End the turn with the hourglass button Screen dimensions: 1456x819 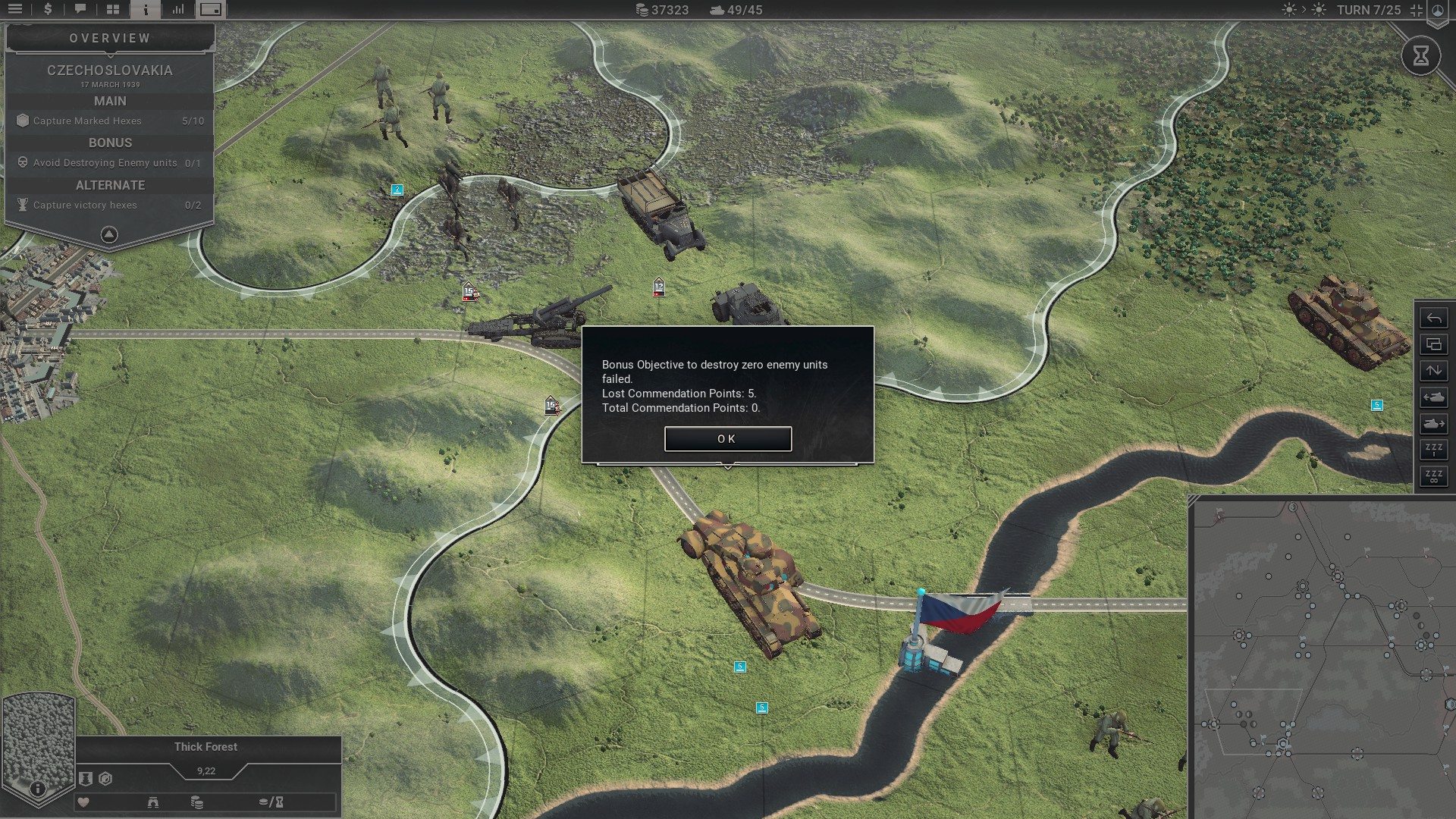click(x=1421, y=55)
